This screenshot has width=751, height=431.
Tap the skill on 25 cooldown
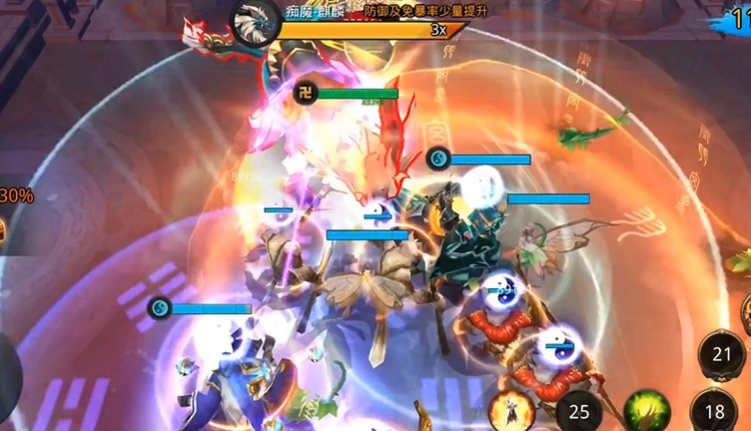pos(578,410)
